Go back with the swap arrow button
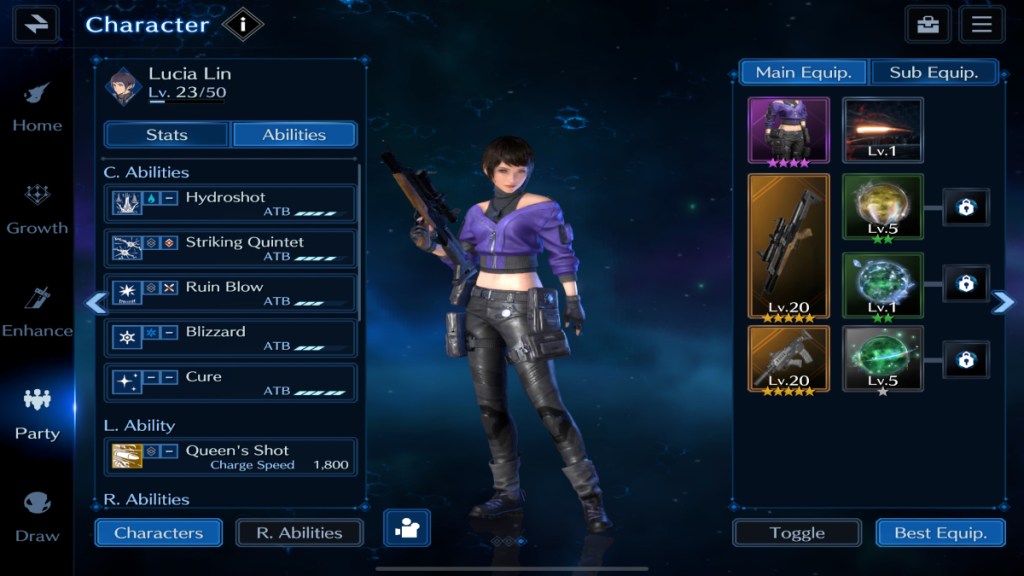The image size is (1024, 576). [36, 24]
